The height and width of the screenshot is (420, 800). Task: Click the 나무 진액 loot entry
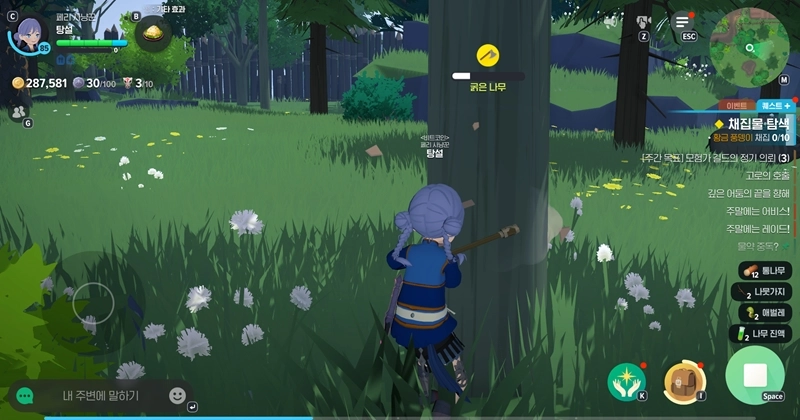tap(767, 333)
